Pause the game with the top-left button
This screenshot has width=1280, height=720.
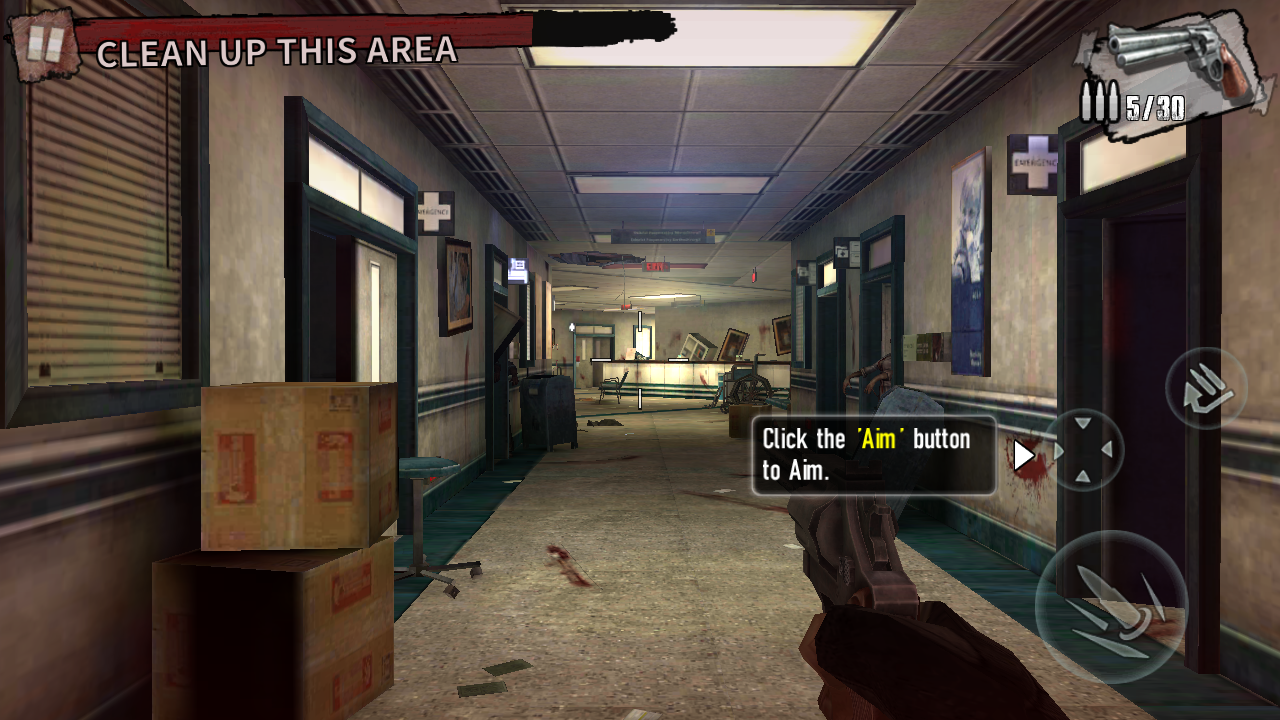pyautogui.click(x=44, y=44)
